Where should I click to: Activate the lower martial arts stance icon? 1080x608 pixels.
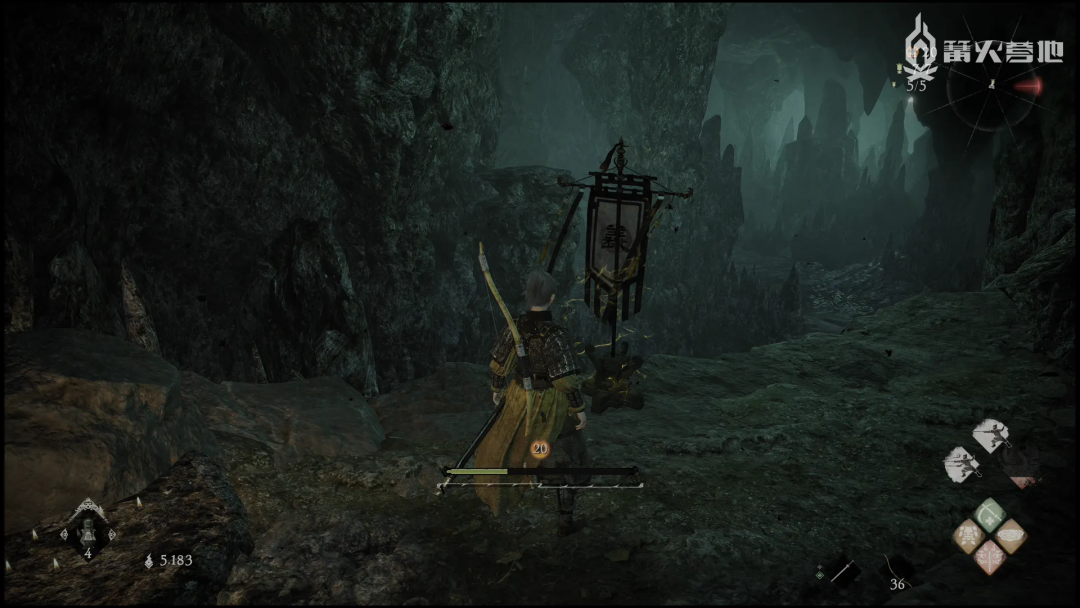(x=962, y=462)
